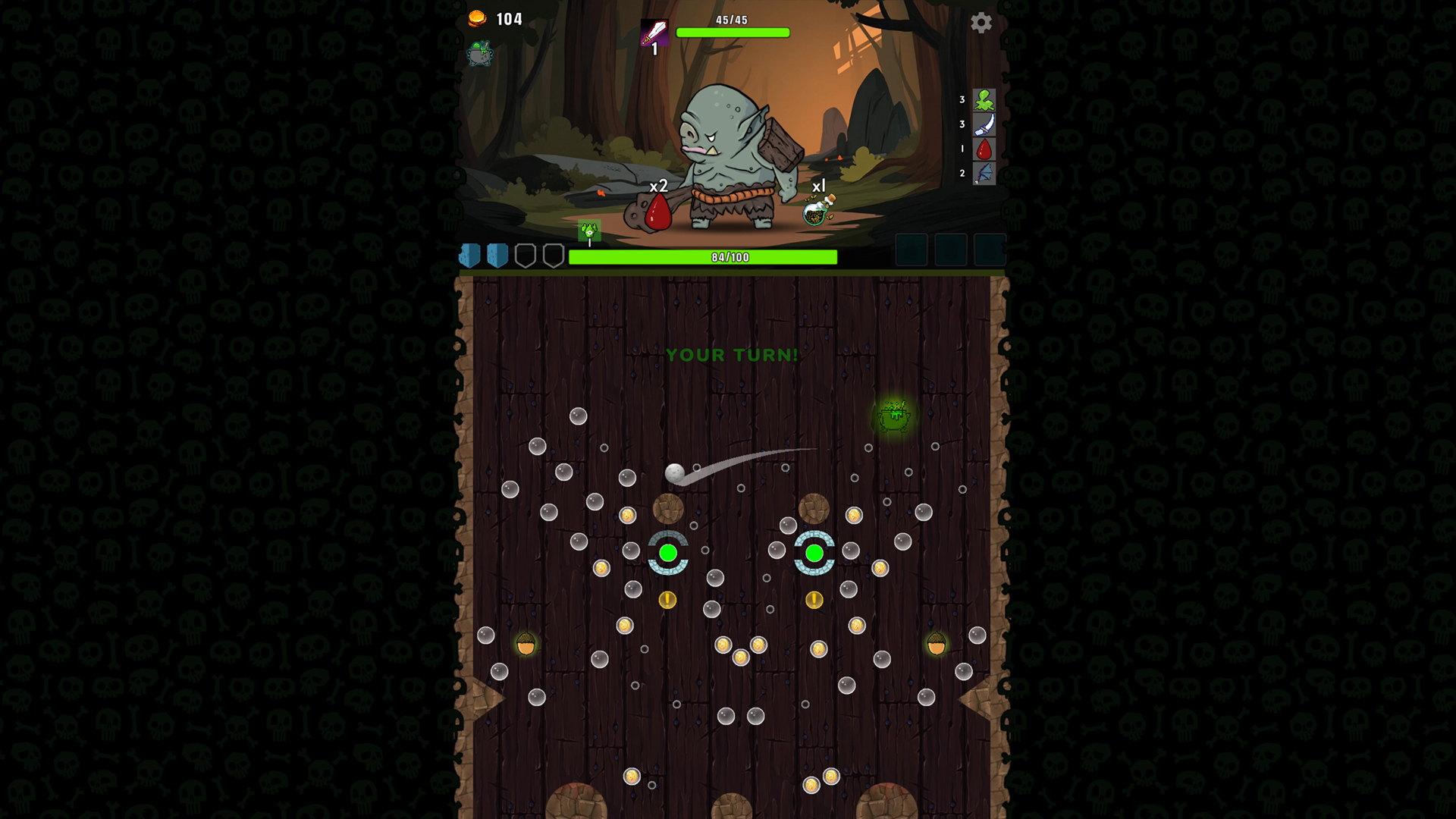
Task: Click the glowing acorn on the left side
Action: click(526, 644)
